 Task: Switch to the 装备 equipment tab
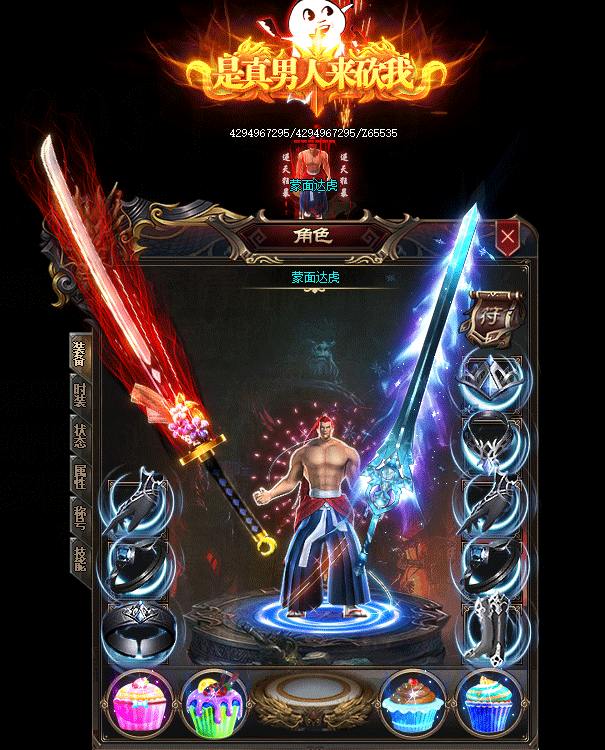click(80, 352)
